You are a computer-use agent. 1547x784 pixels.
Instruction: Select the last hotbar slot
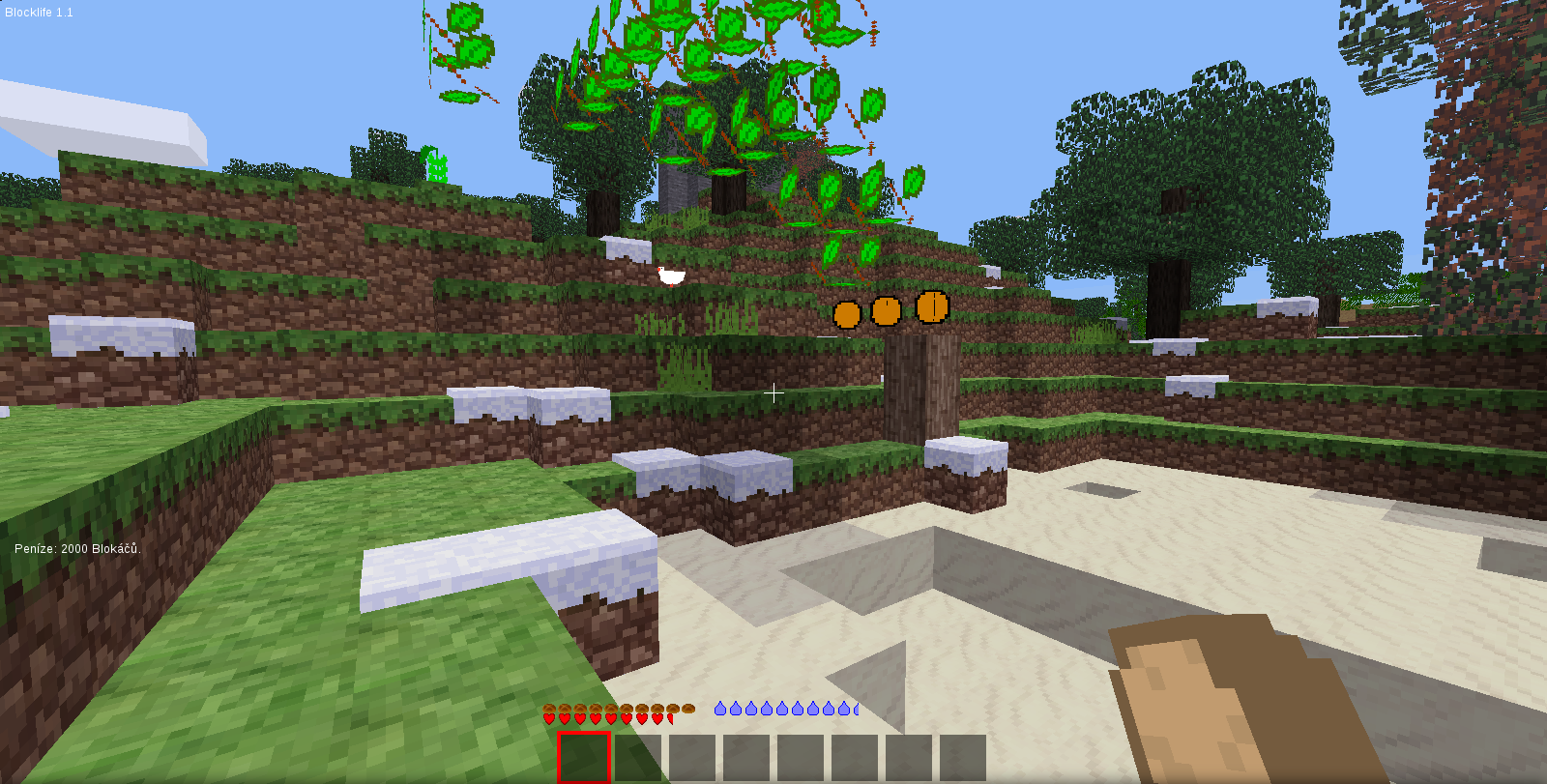(x=965, y=757)
